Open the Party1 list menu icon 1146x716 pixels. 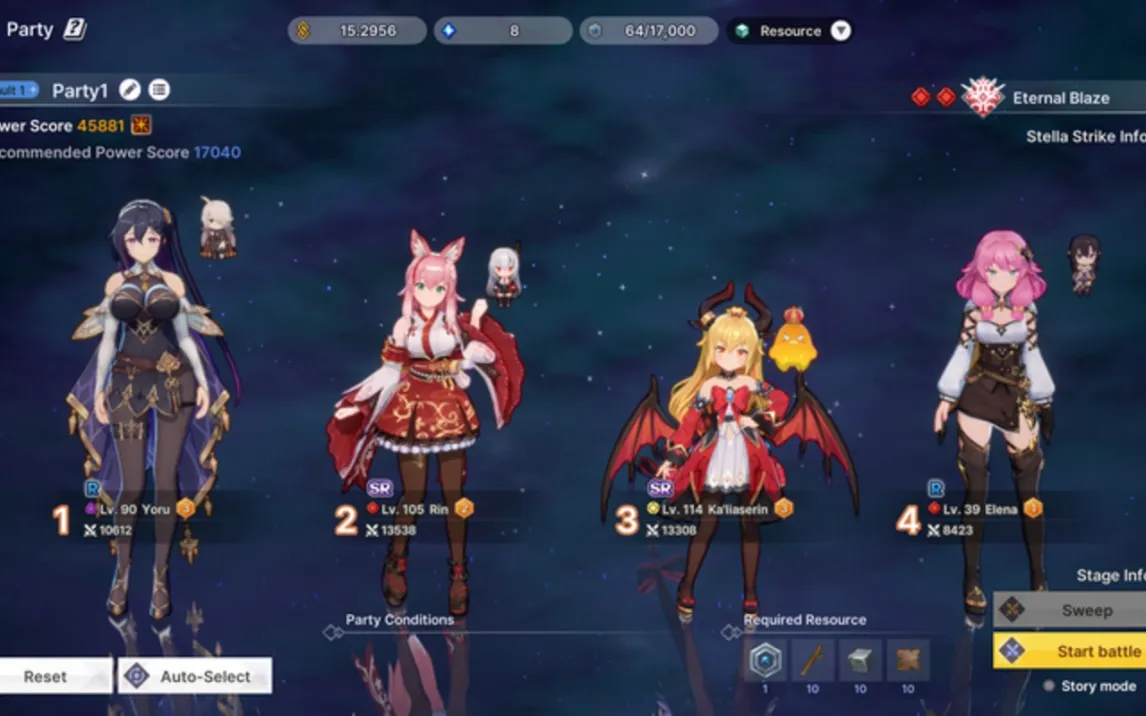click(159, 90)
